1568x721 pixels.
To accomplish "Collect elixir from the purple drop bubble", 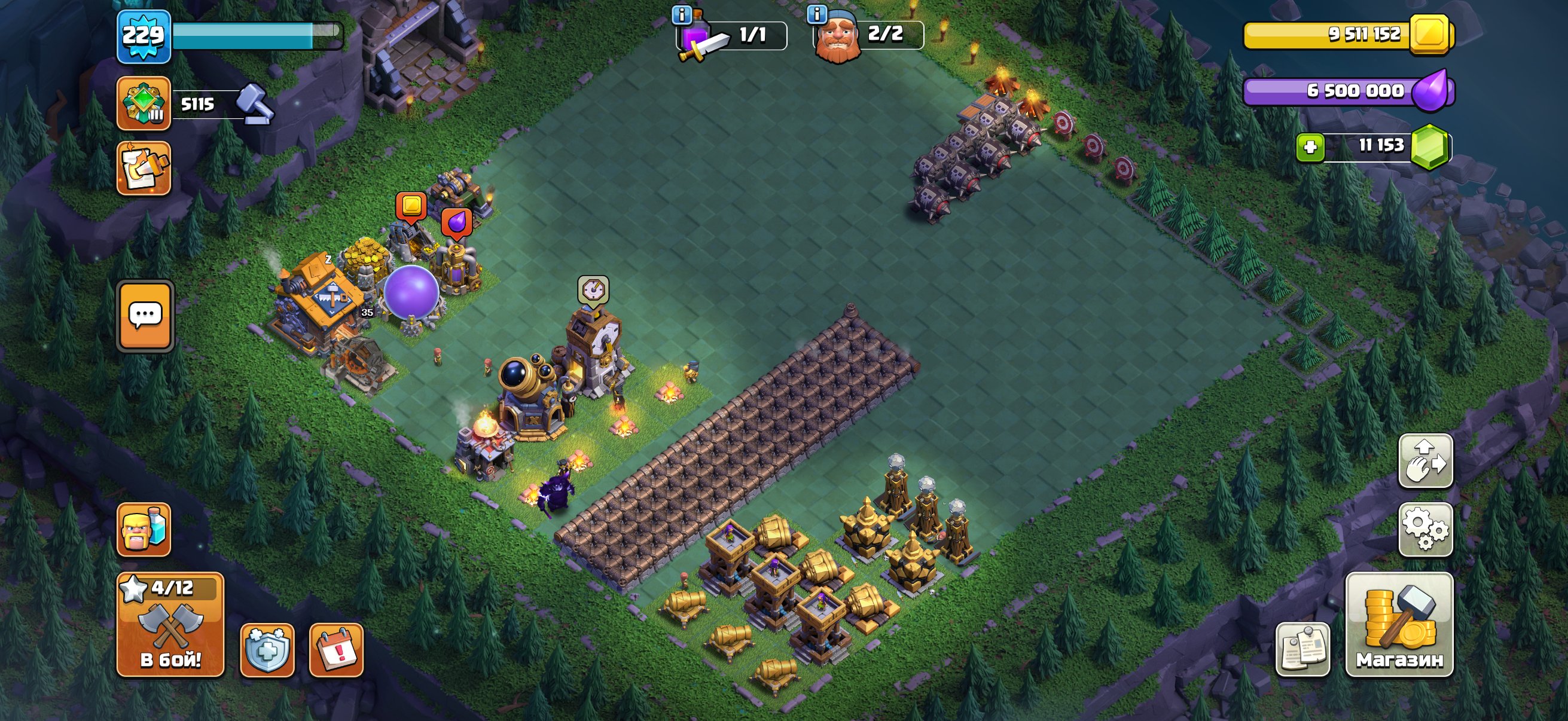I will pos(456,222).
